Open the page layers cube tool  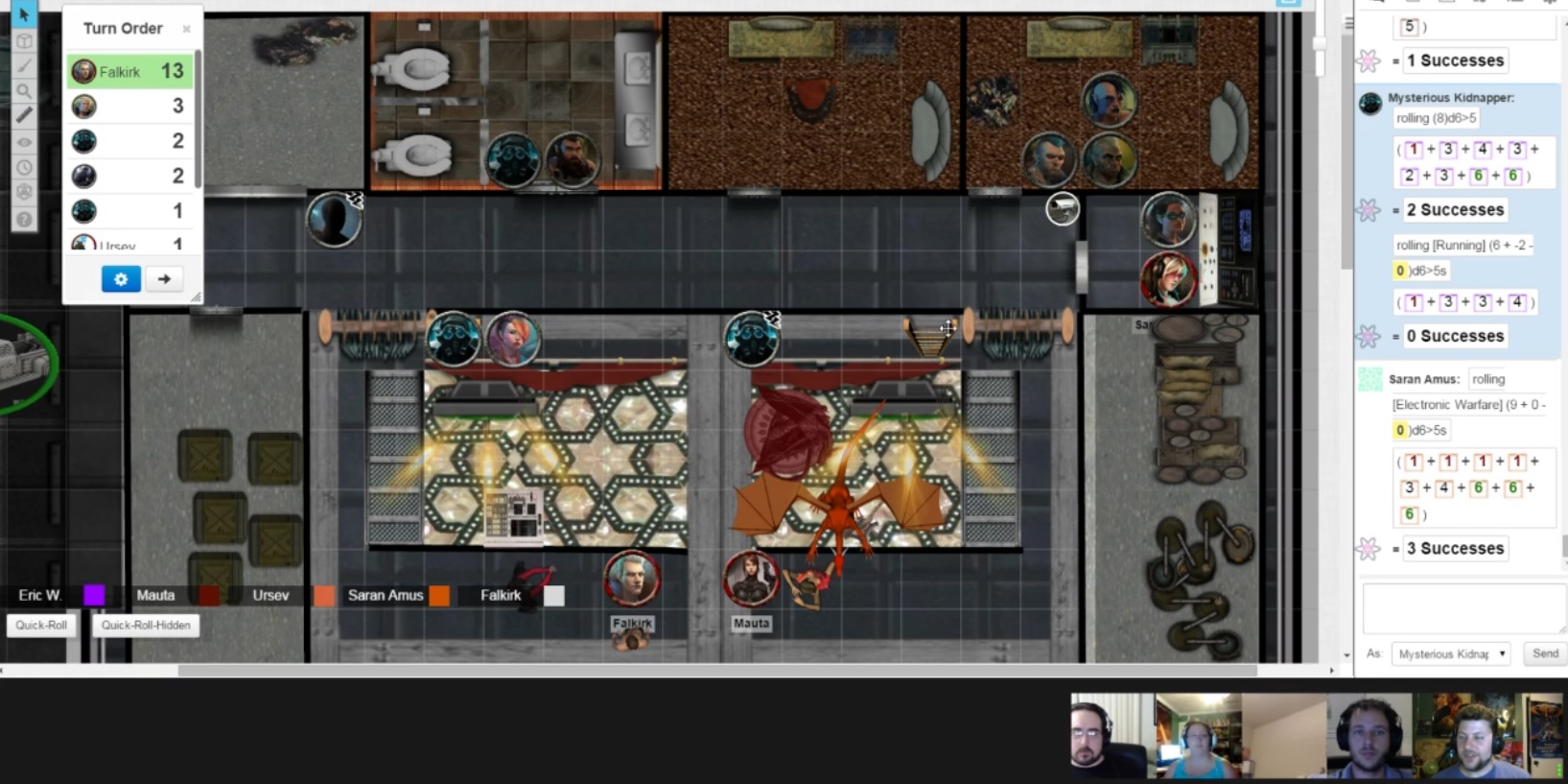click(x=25, y=40)
